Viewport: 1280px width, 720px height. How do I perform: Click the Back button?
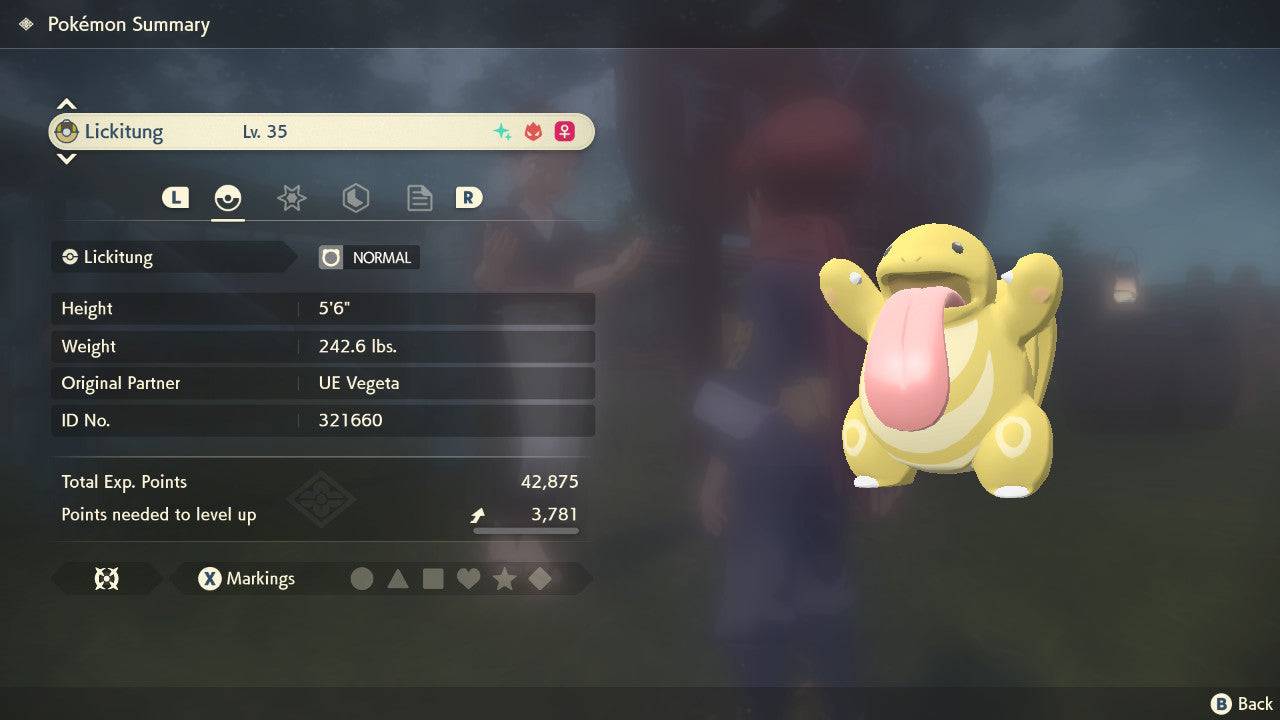tap(1242, 704)
